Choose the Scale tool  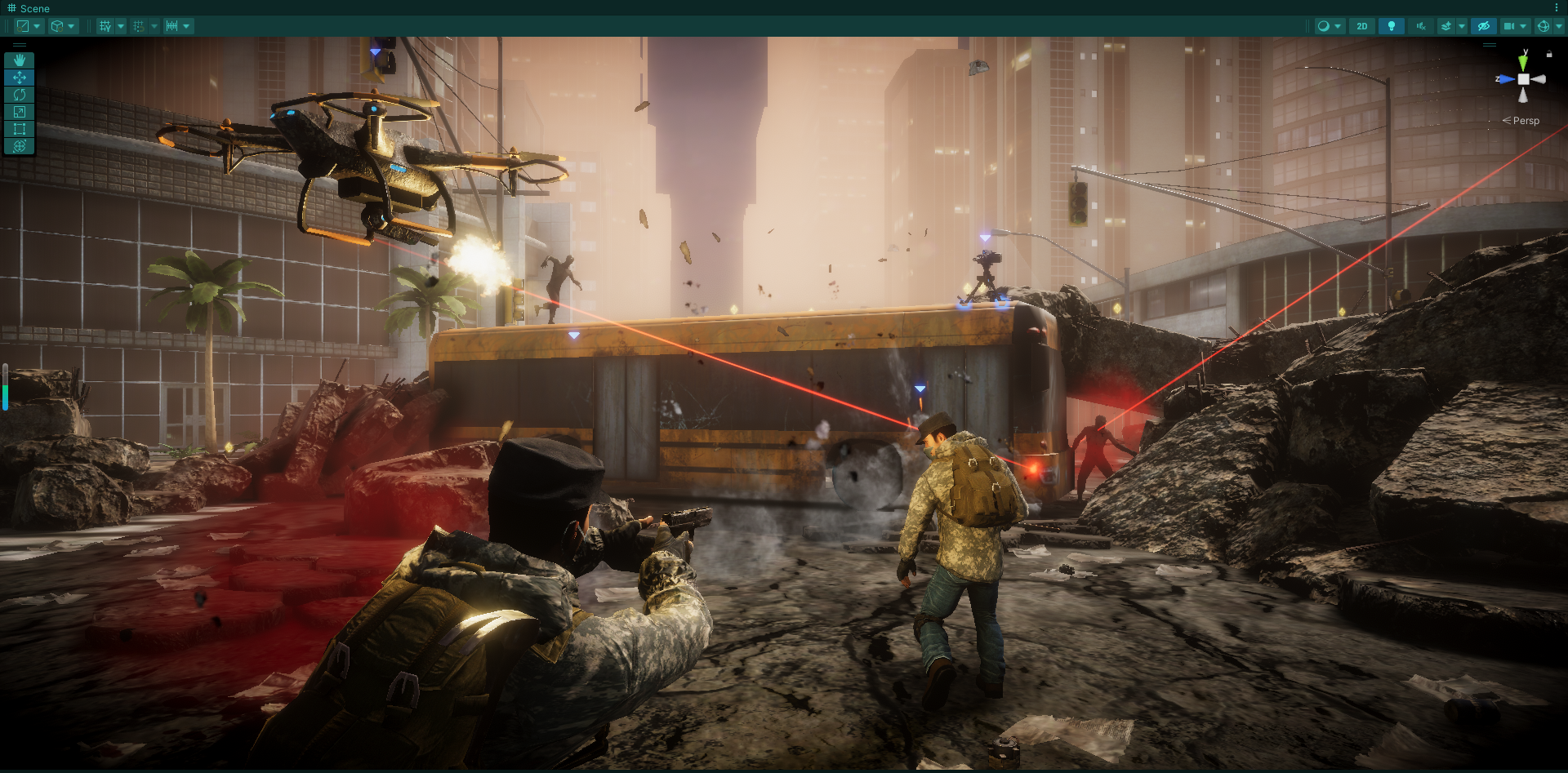(x=20, y=112)
